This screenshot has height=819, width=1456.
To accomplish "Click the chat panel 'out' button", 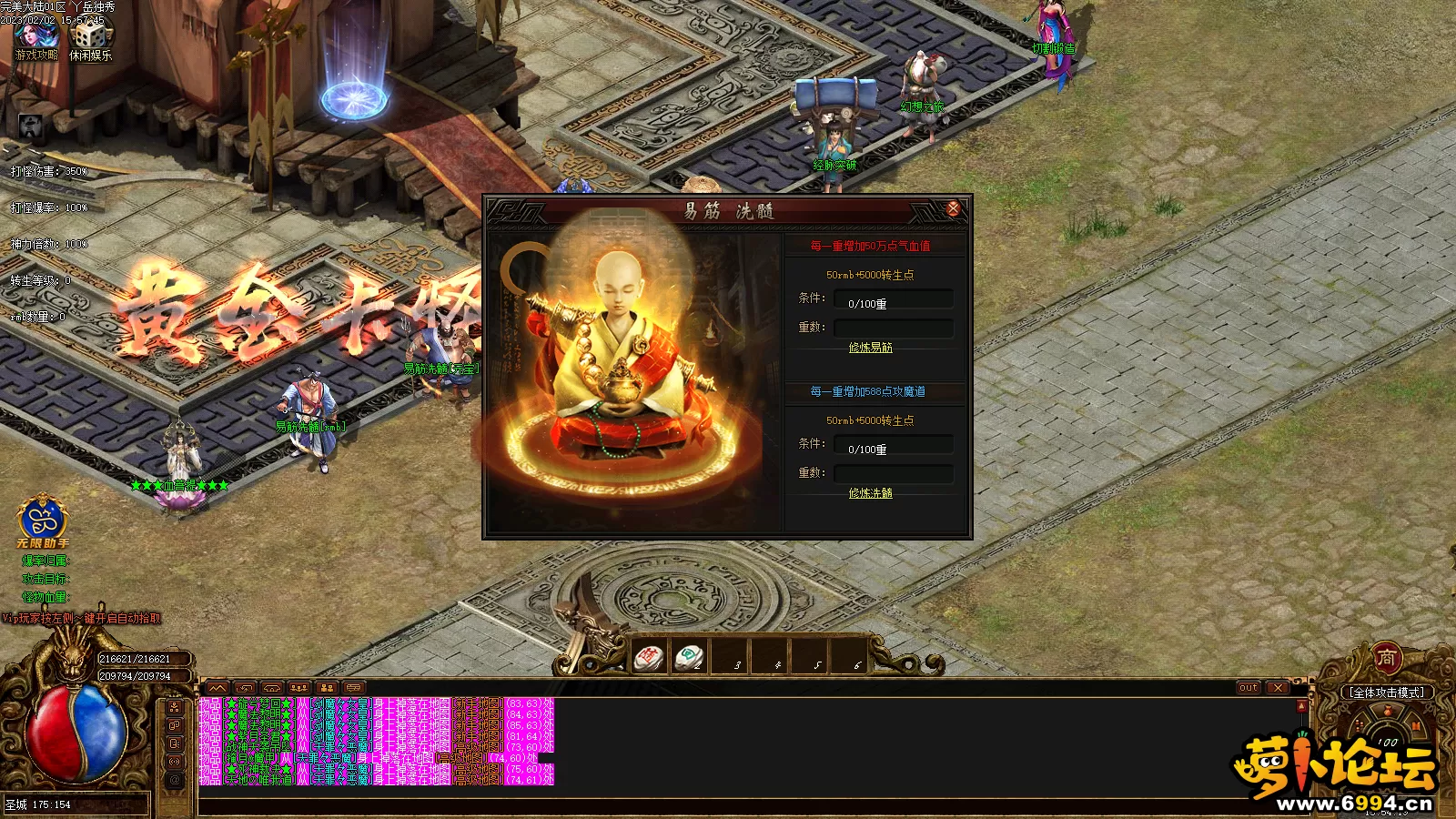I will coord(1248,688).
